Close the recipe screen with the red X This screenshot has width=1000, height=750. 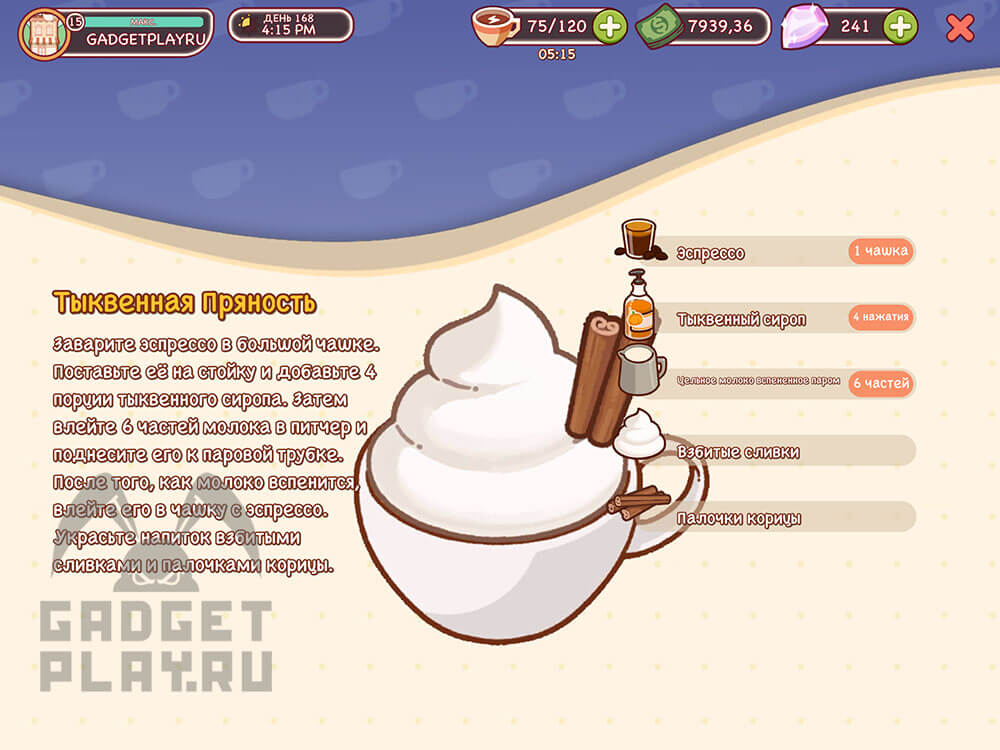pos(960,28)
